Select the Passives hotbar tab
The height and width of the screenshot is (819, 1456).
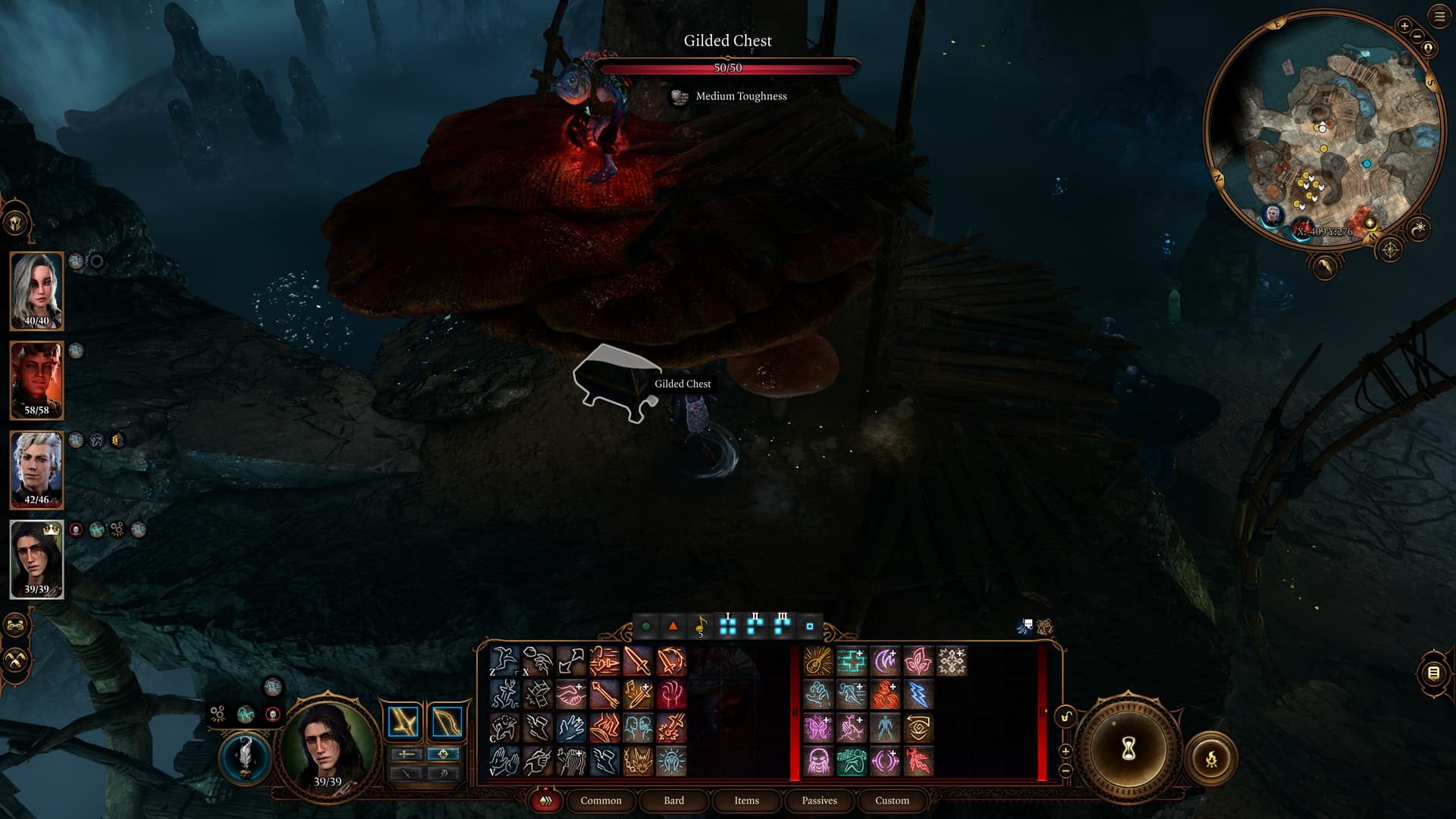point(819,800)
